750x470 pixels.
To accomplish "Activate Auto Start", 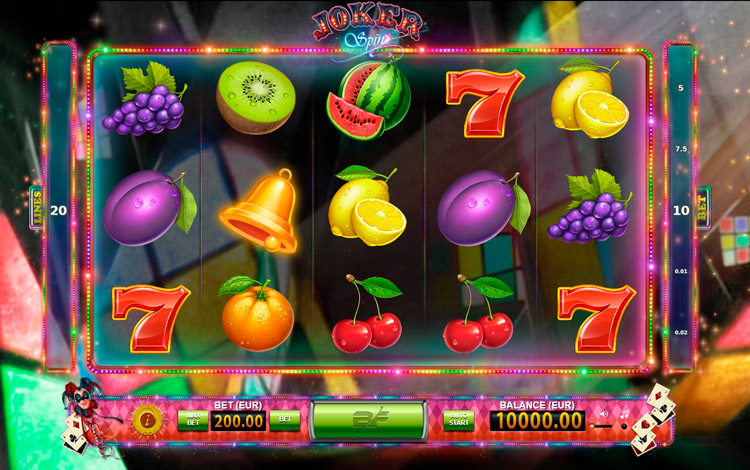I will pos(459,420).
